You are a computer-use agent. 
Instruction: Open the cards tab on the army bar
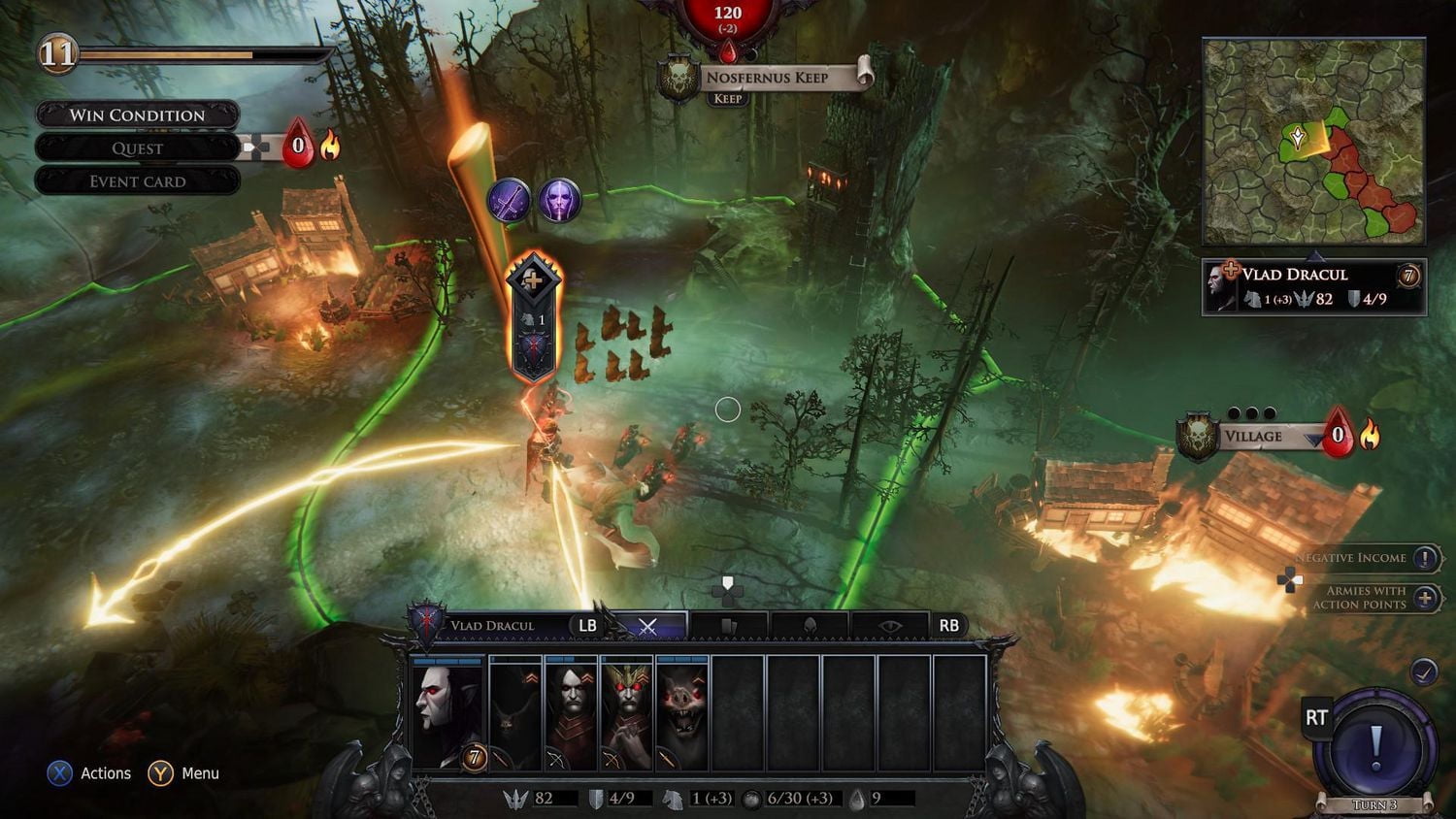(x=728, y=624)
